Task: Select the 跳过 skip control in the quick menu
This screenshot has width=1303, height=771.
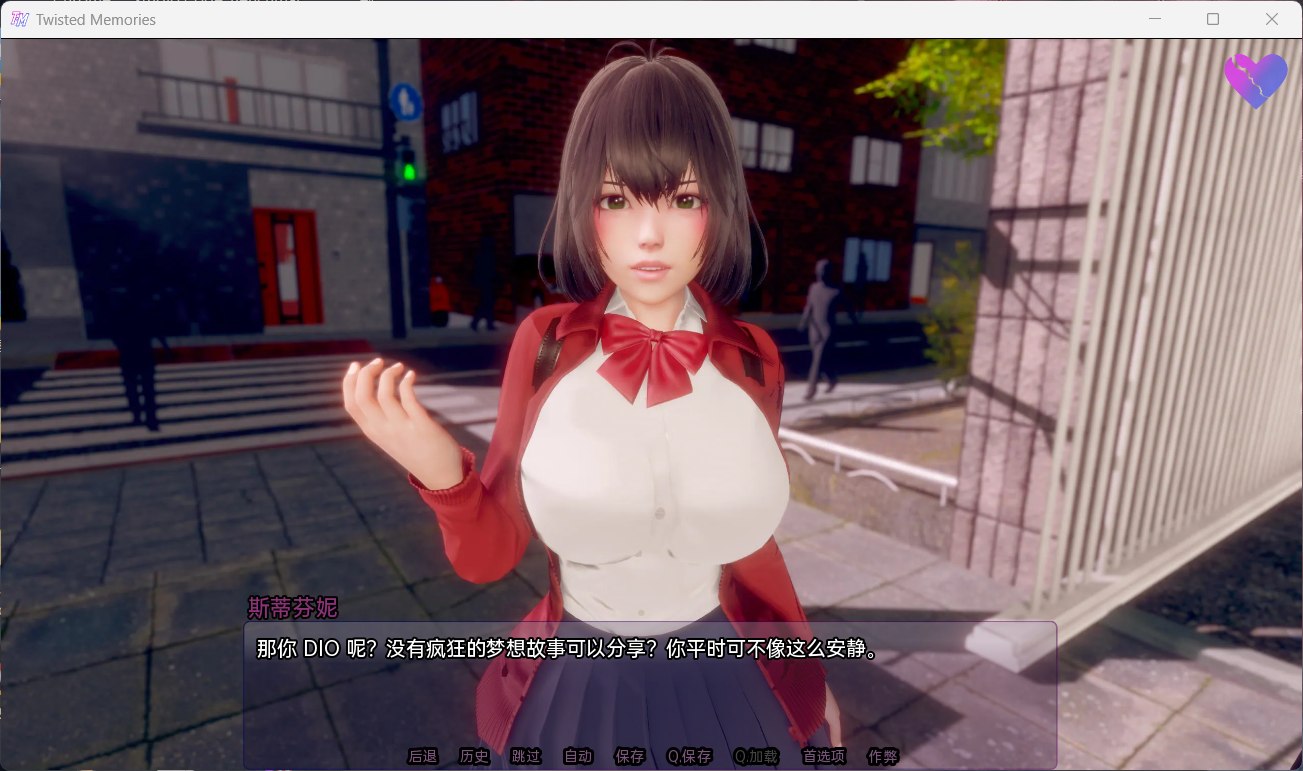Action: (x=525, y=757)
